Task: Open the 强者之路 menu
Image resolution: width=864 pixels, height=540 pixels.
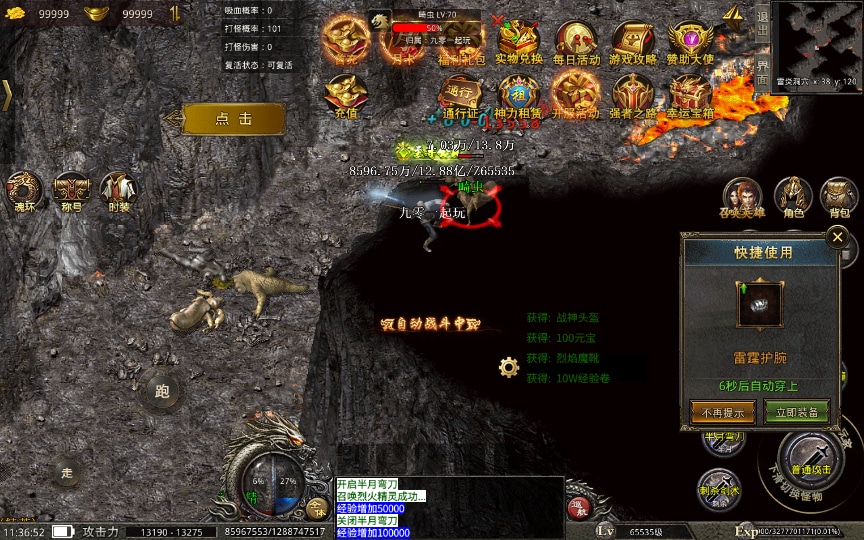Action: point(633,96)
